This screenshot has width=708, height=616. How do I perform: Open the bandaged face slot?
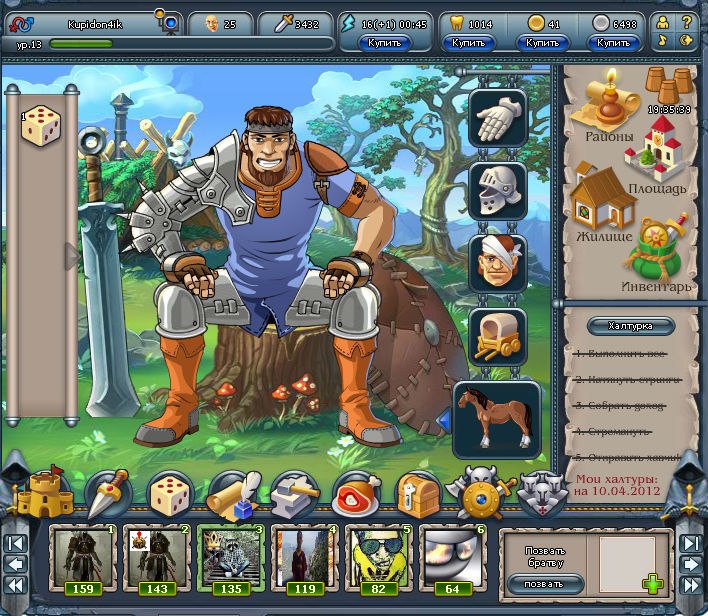497,263
